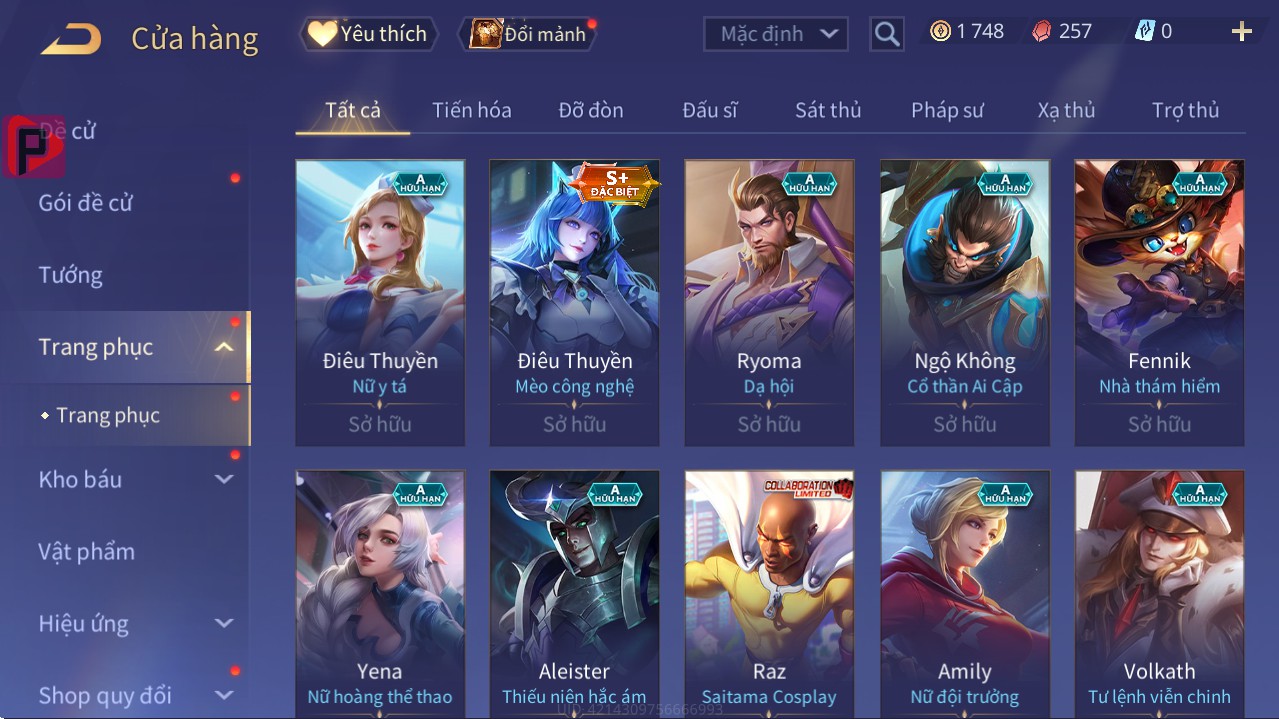Image resolution: width=1279 pixels, height=719 pixels.
Task: Open Gói đề cử in the sidebar
Action: coord(86,203)
